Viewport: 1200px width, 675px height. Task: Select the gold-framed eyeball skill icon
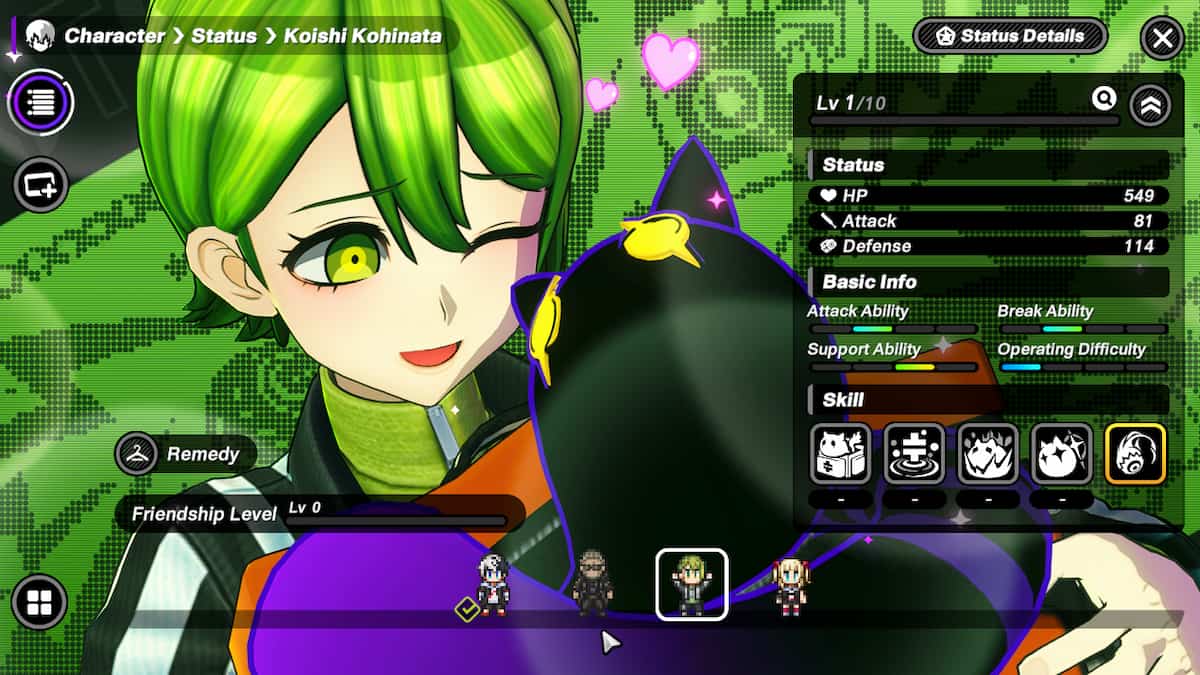click(1135, 453)
